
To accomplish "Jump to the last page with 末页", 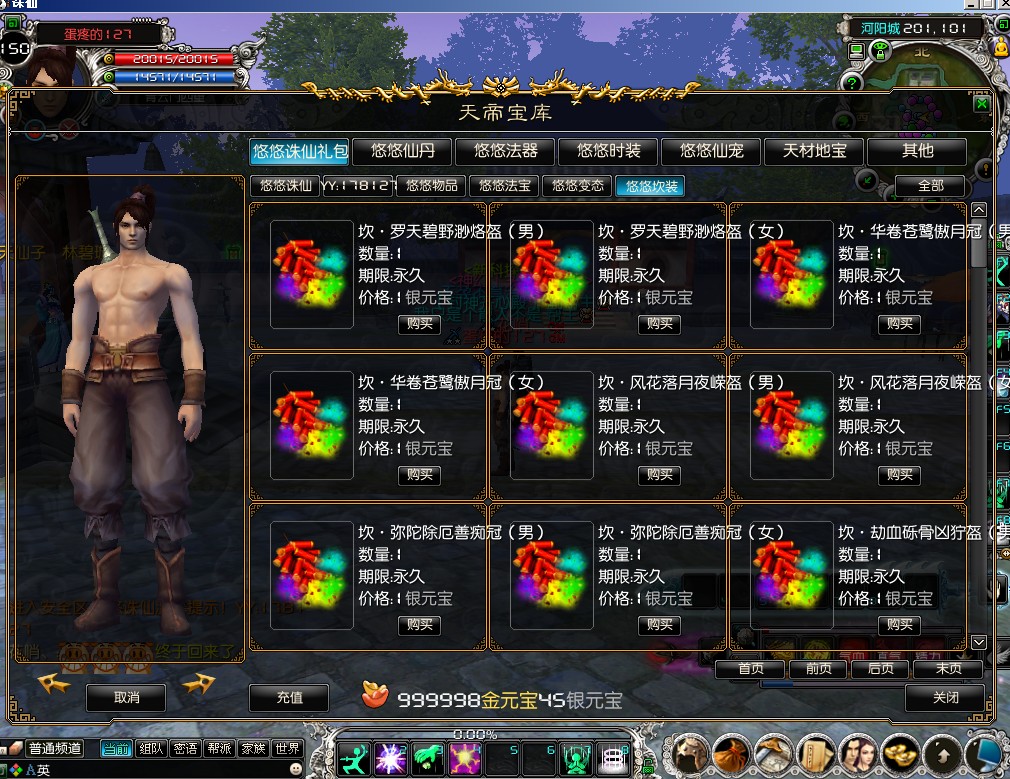I will (x=948, y=669).
